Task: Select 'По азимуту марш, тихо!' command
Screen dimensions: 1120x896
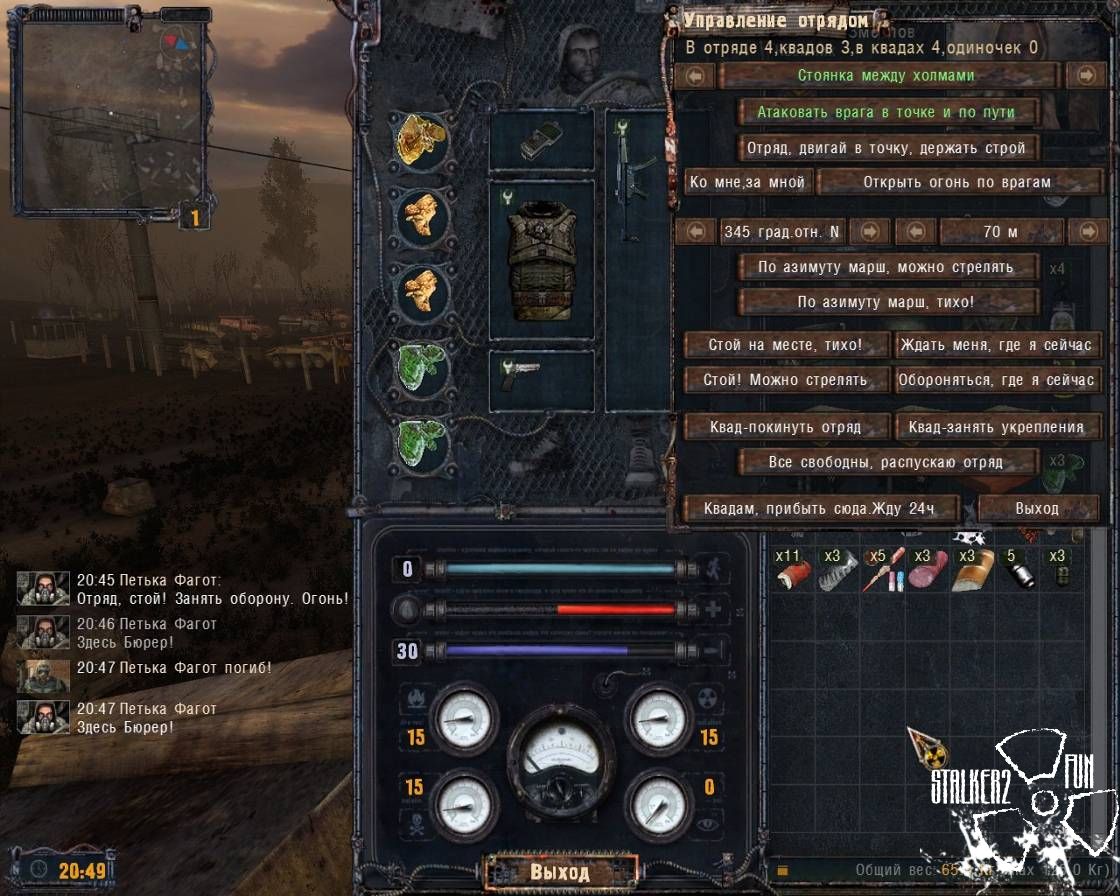Action: [x=887, y=302]
